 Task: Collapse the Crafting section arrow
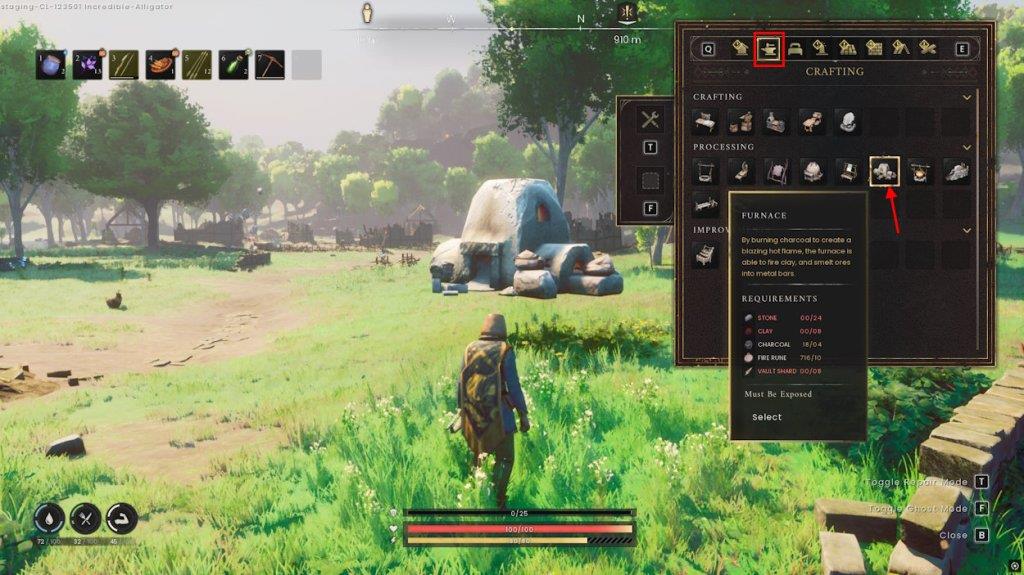[966, 97]
